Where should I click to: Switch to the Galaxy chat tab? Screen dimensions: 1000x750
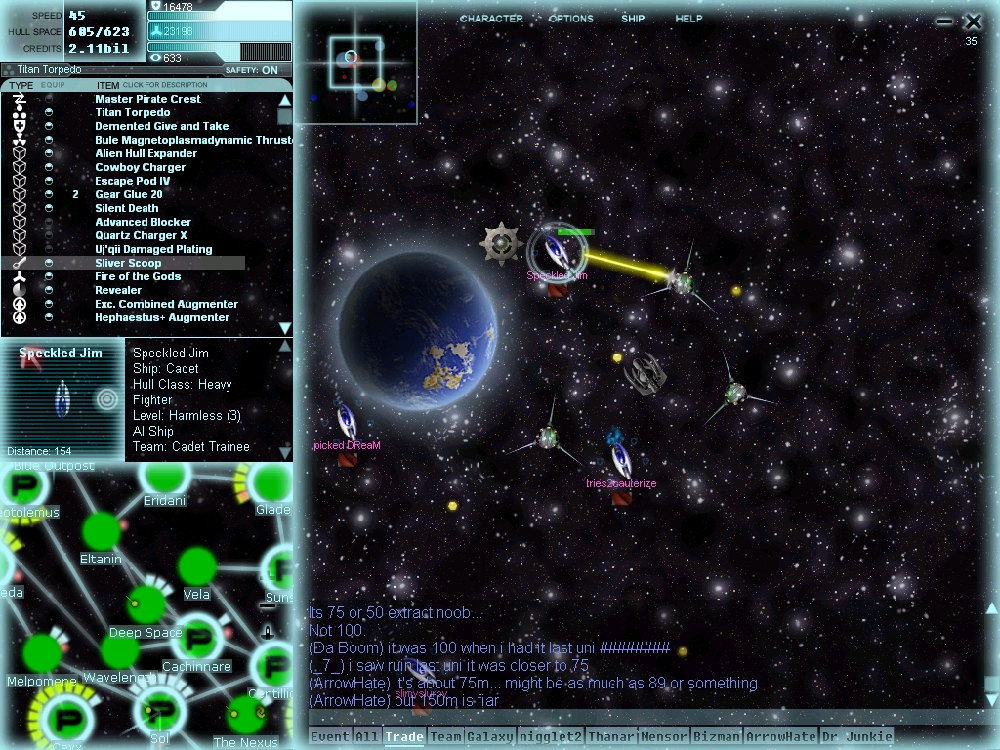(490, 737)
